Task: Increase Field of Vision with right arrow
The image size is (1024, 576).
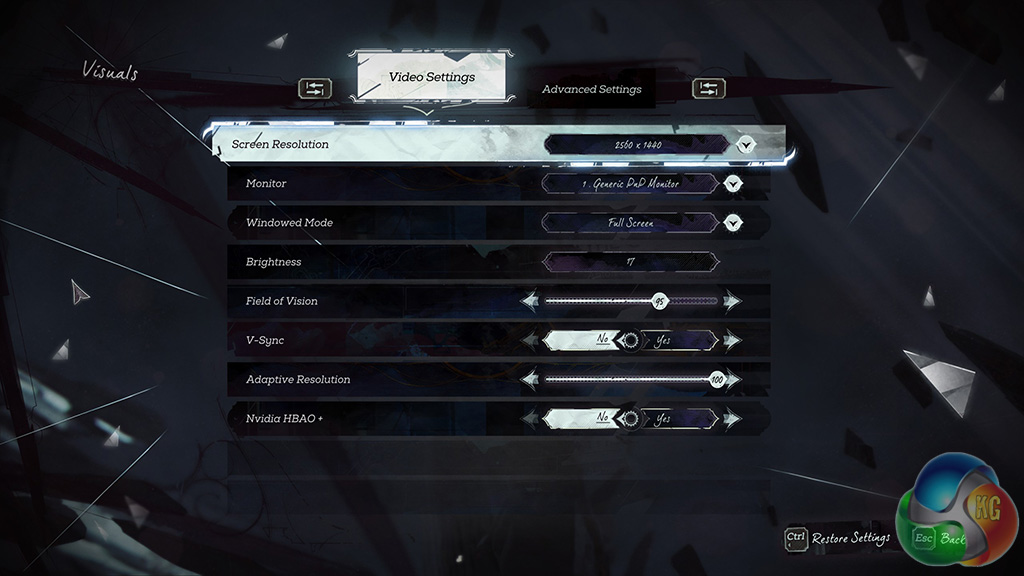Action: tap(733, 301)
